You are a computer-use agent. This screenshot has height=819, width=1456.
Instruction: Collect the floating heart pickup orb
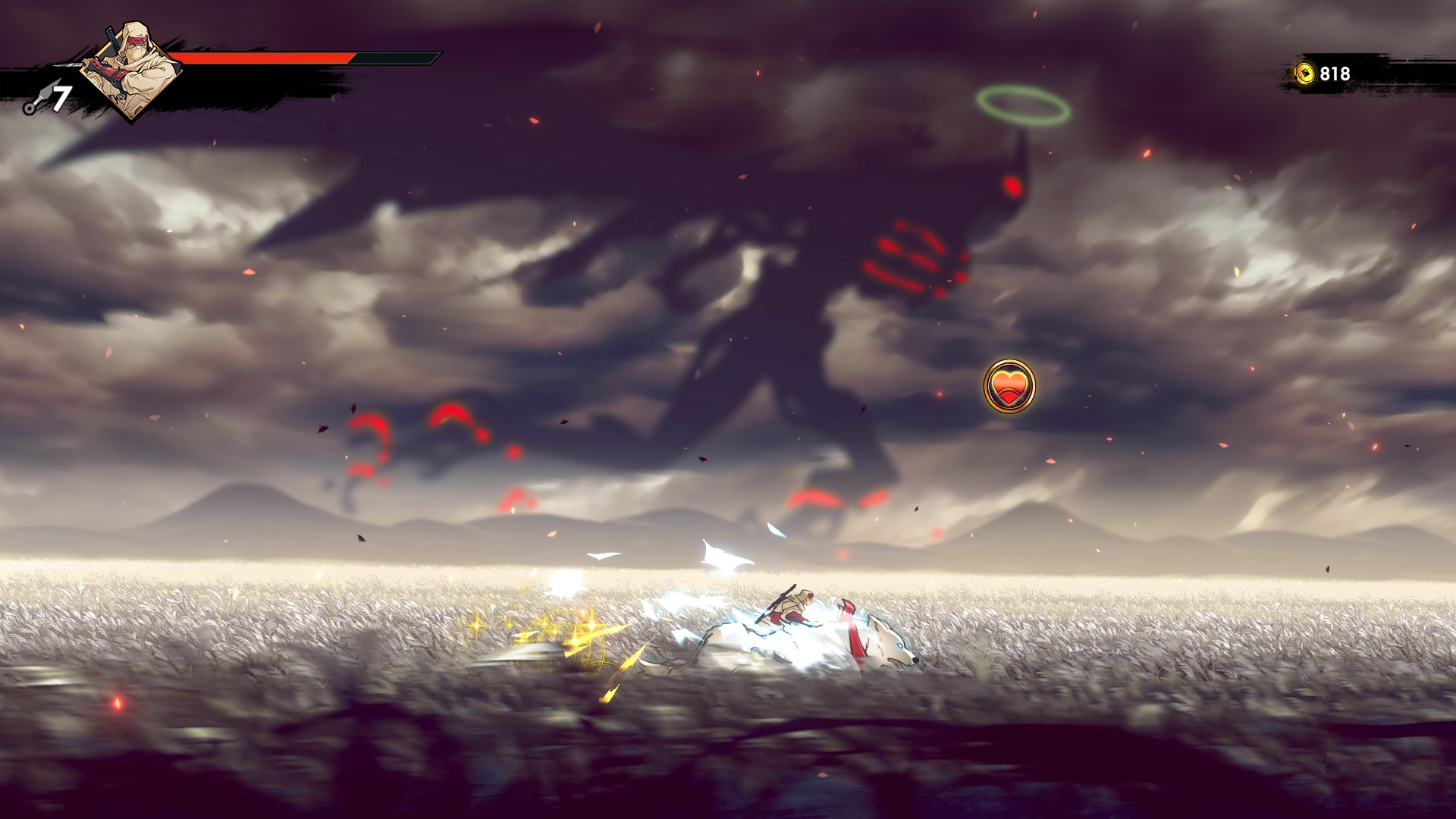click(x=1009, y=387)
